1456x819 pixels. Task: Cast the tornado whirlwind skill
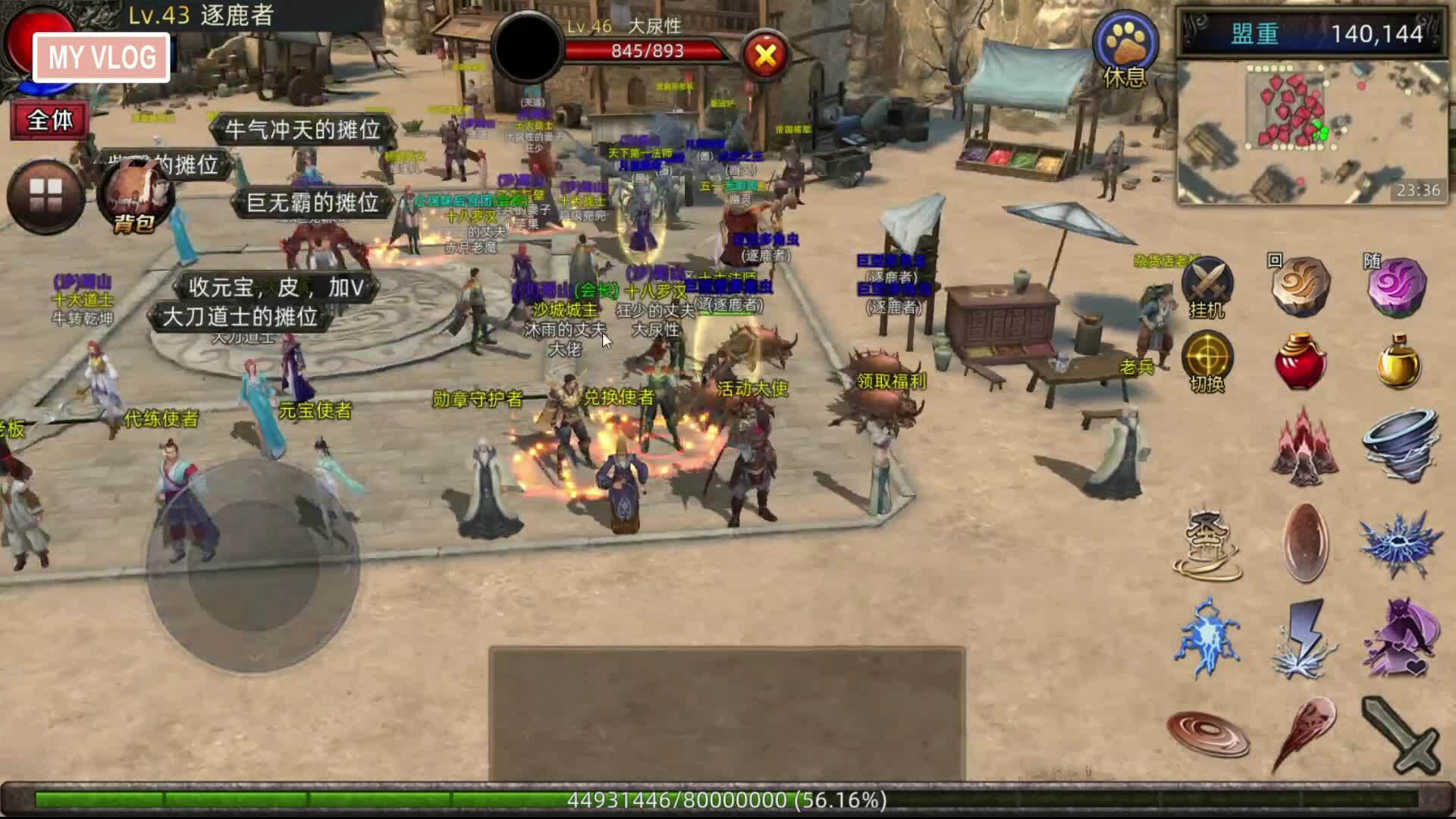[1400, 446]
